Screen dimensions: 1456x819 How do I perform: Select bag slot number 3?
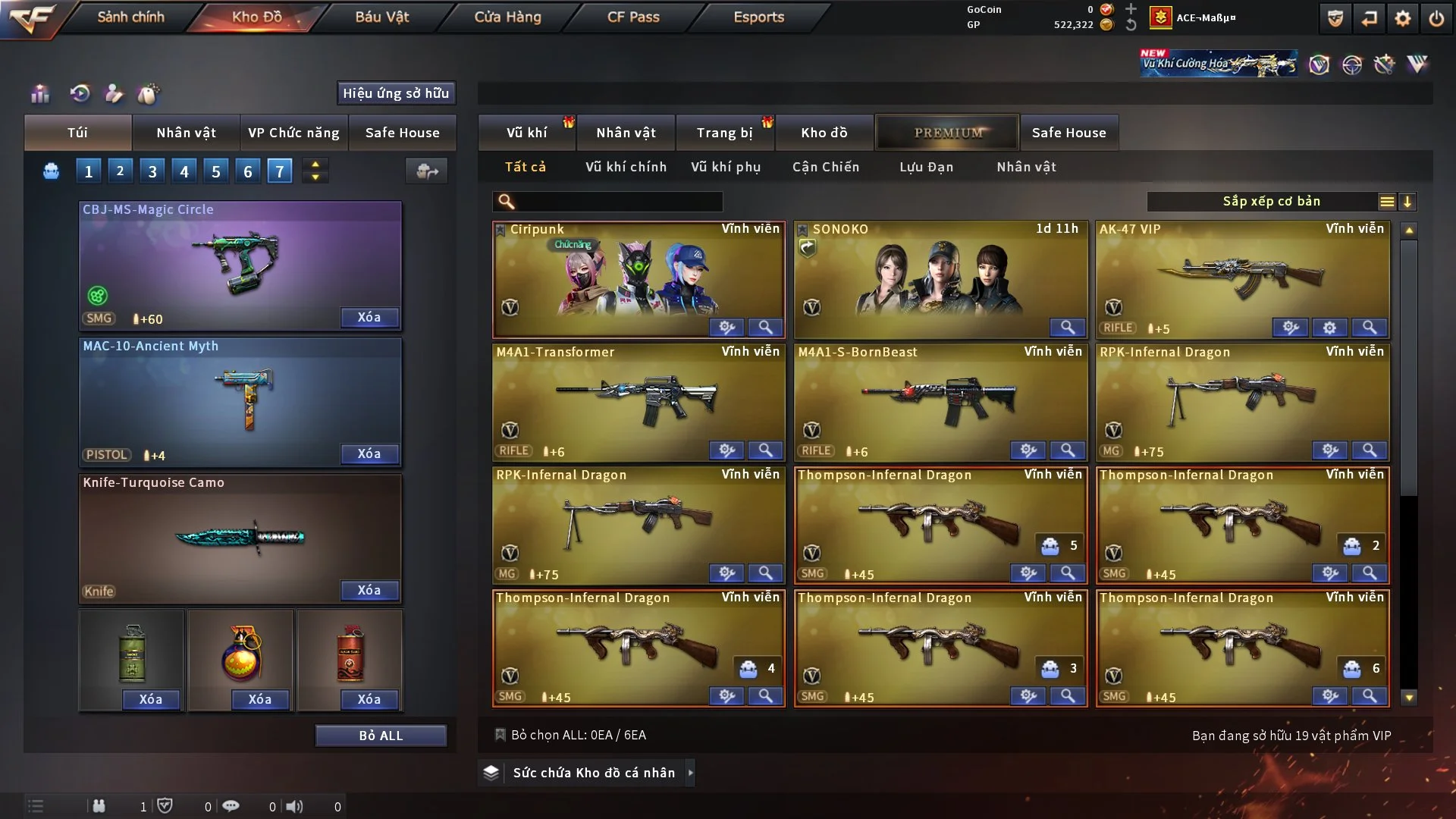pos(152,171)
